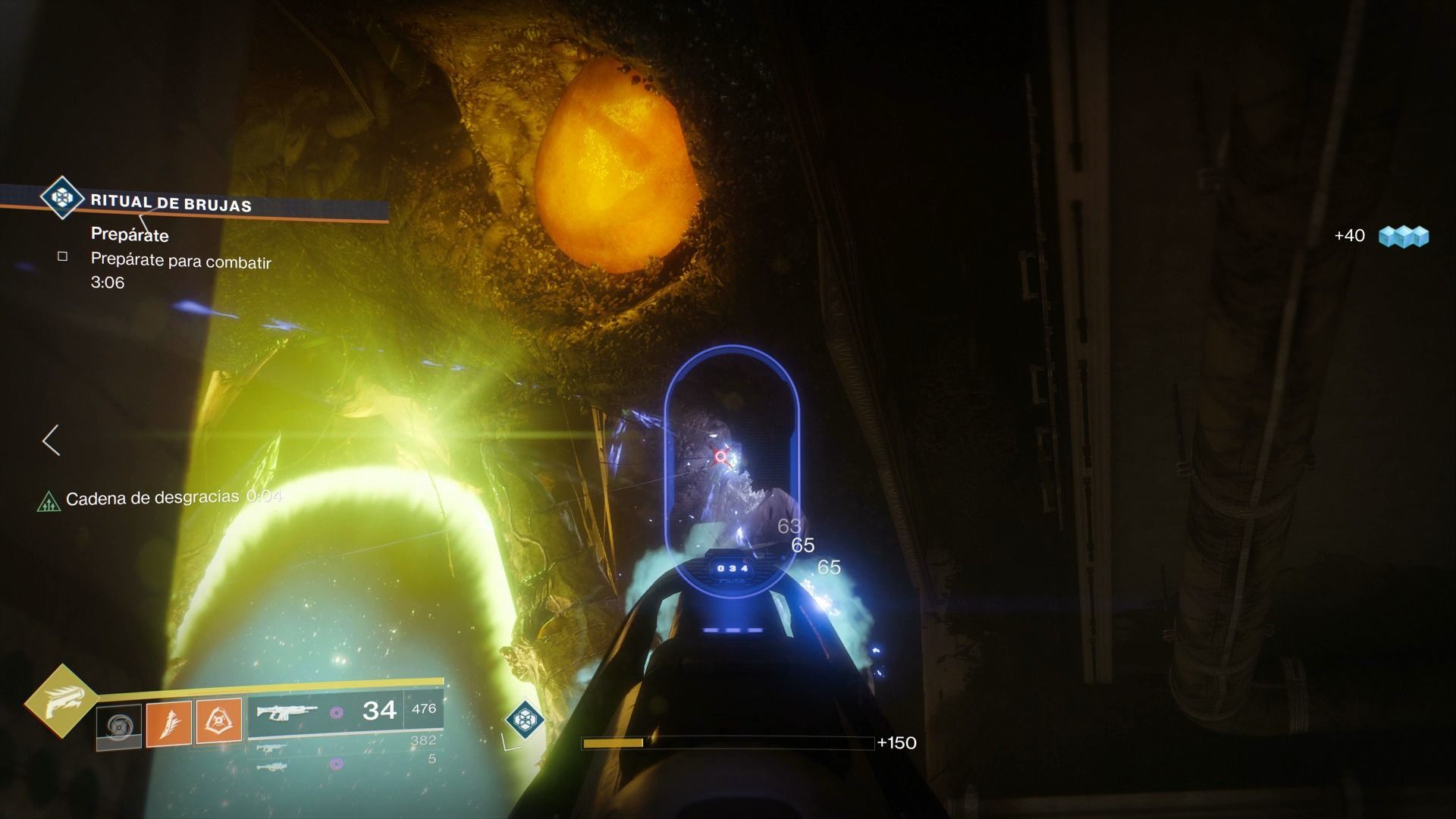This screenshot has height=819, width=1456.
Task: Select the Golden Gun super icon
Action: [x=61, y=701]
